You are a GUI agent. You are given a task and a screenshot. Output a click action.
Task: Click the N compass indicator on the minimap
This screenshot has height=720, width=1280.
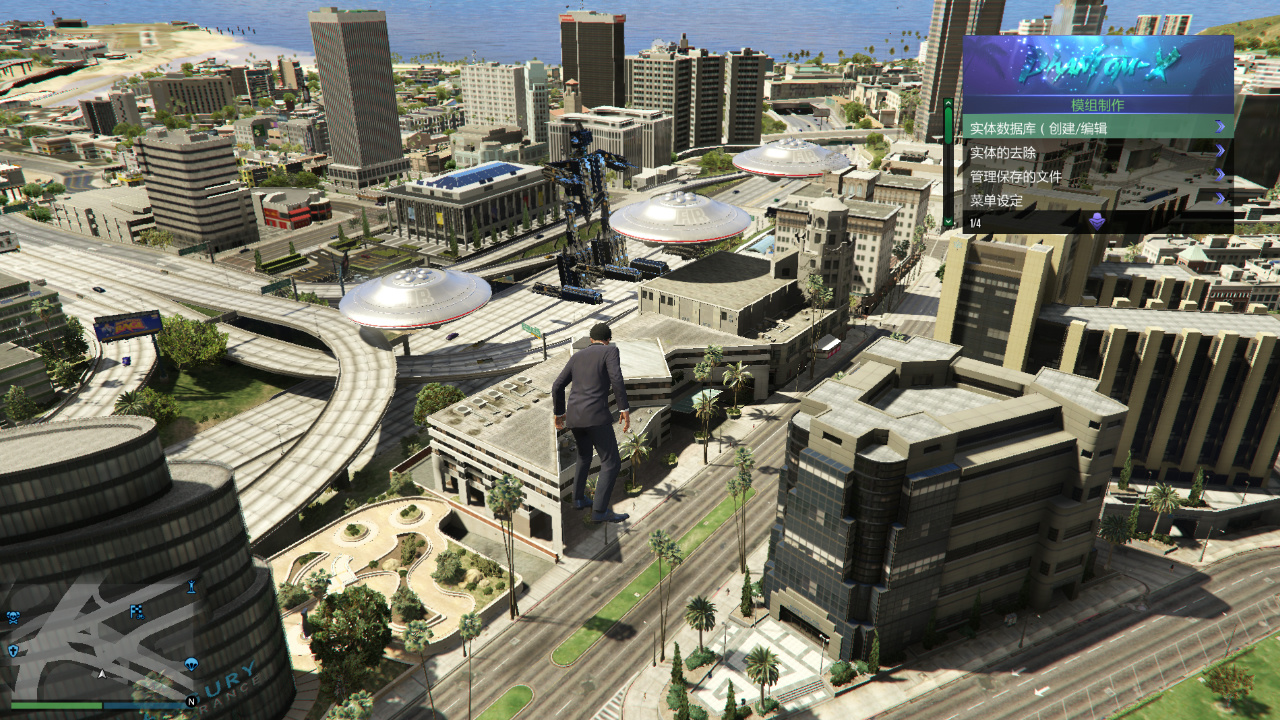coord(191,702)
